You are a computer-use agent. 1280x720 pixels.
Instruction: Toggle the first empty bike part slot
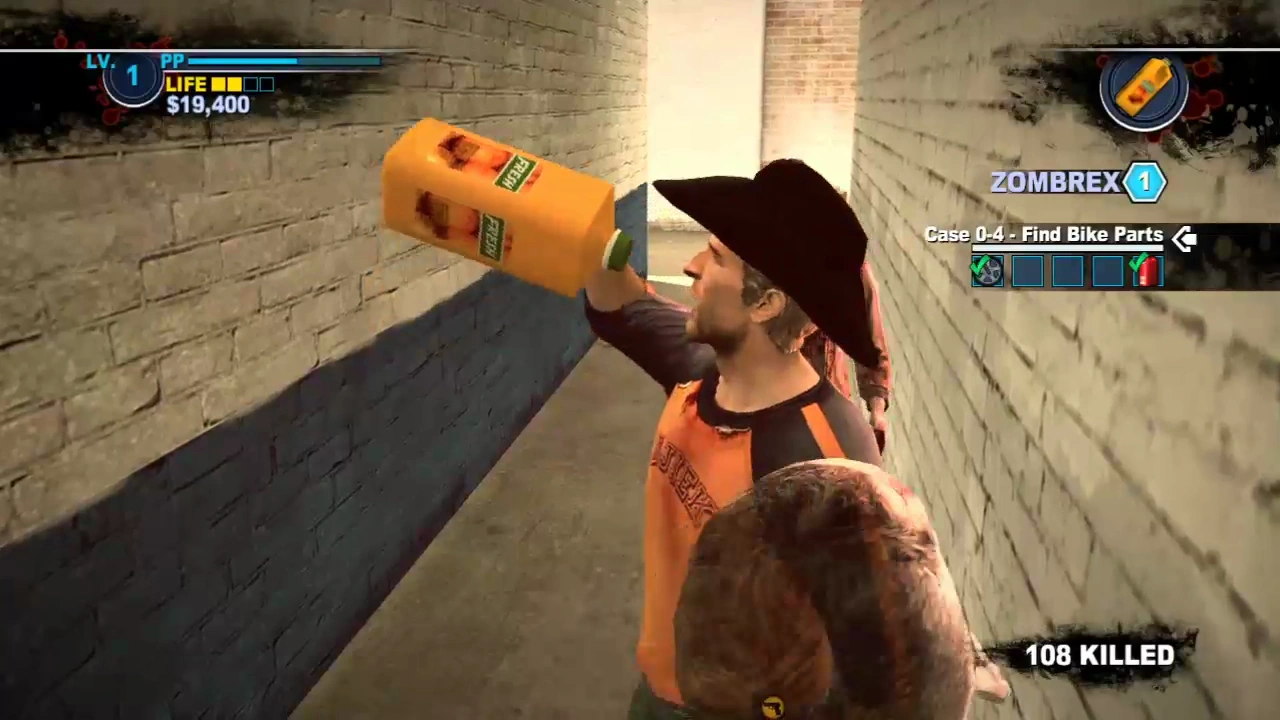[1027, 270]
